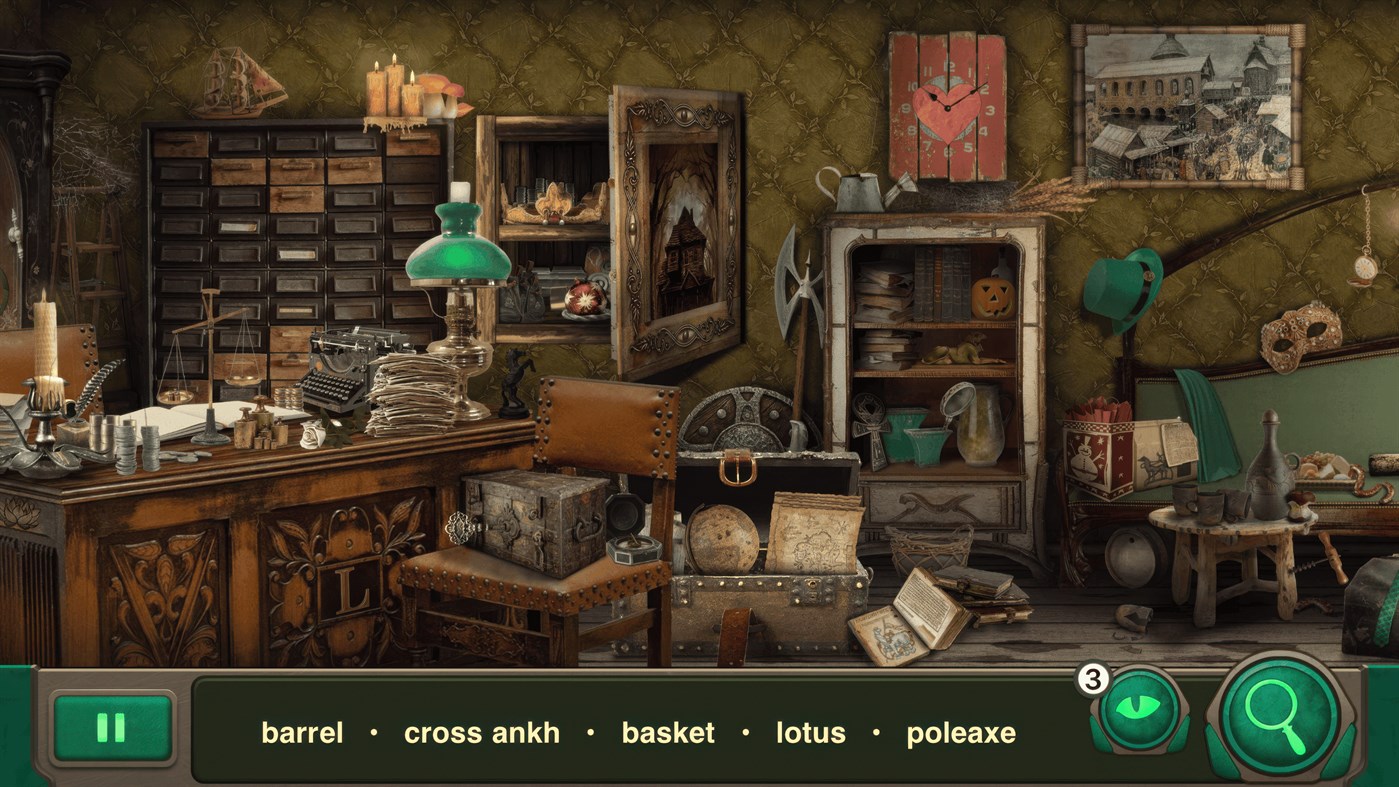Click "cross ankh" in the word list
The height and width of the screenshot is (787, 1399).
483,733
